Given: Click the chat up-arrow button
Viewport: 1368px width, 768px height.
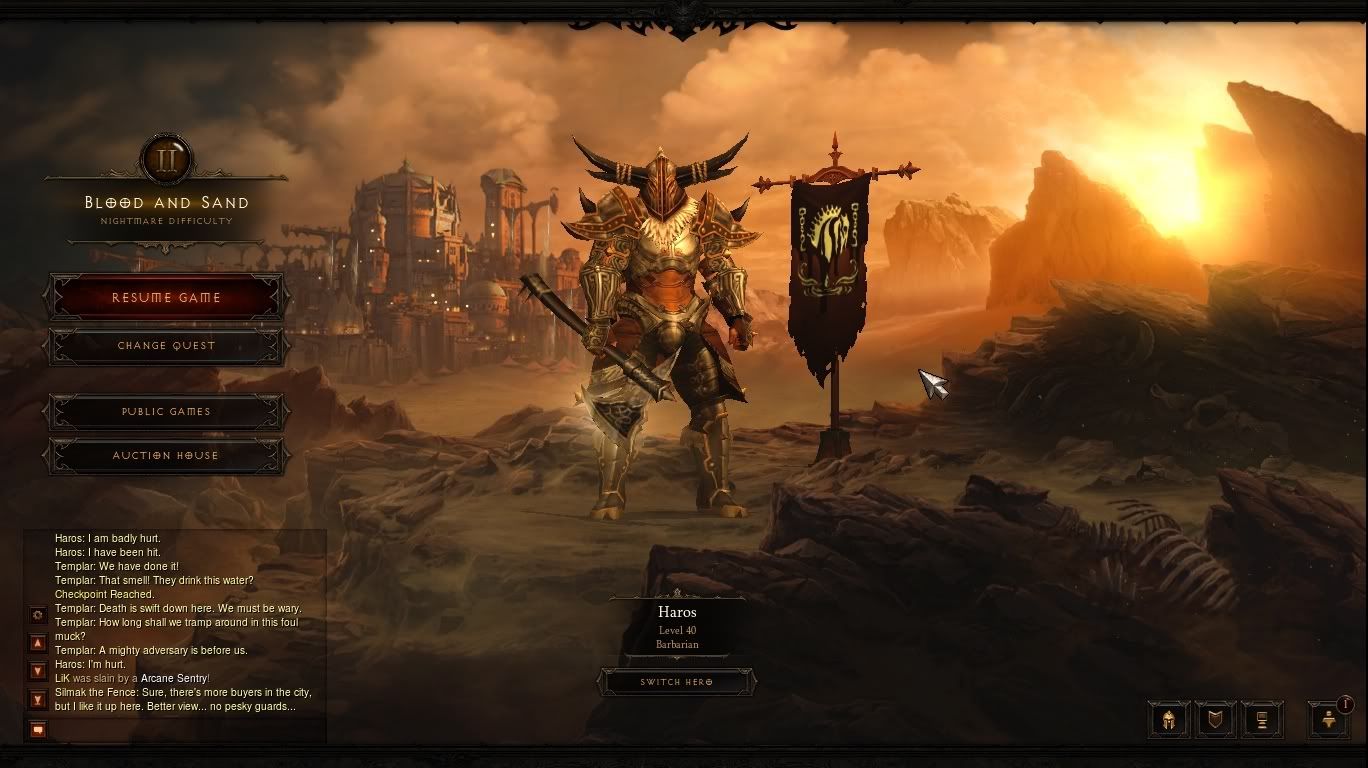Looking at the screenshot, I should [38, 643].
